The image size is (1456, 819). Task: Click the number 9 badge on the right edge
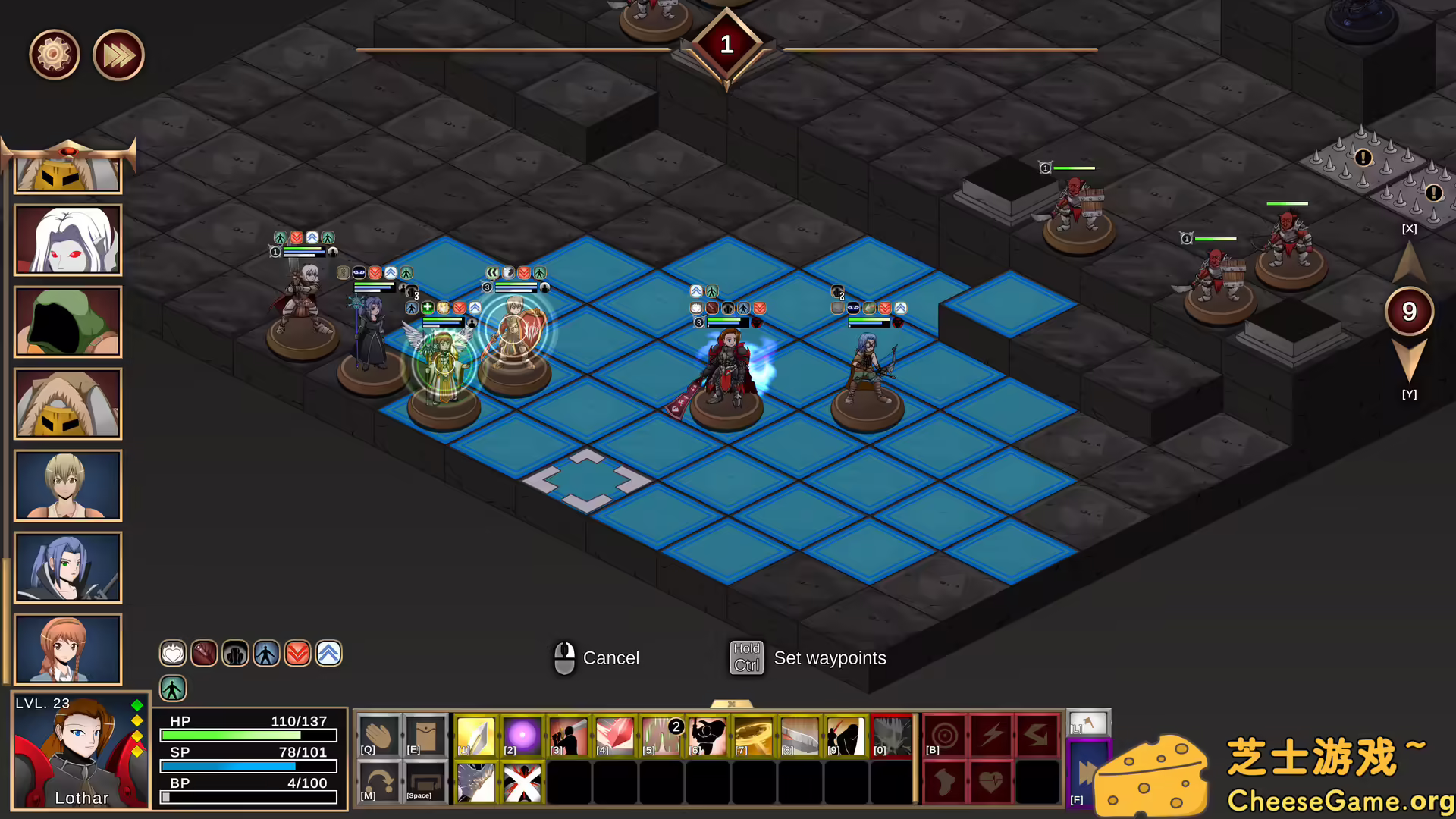tap(1409, 311)
